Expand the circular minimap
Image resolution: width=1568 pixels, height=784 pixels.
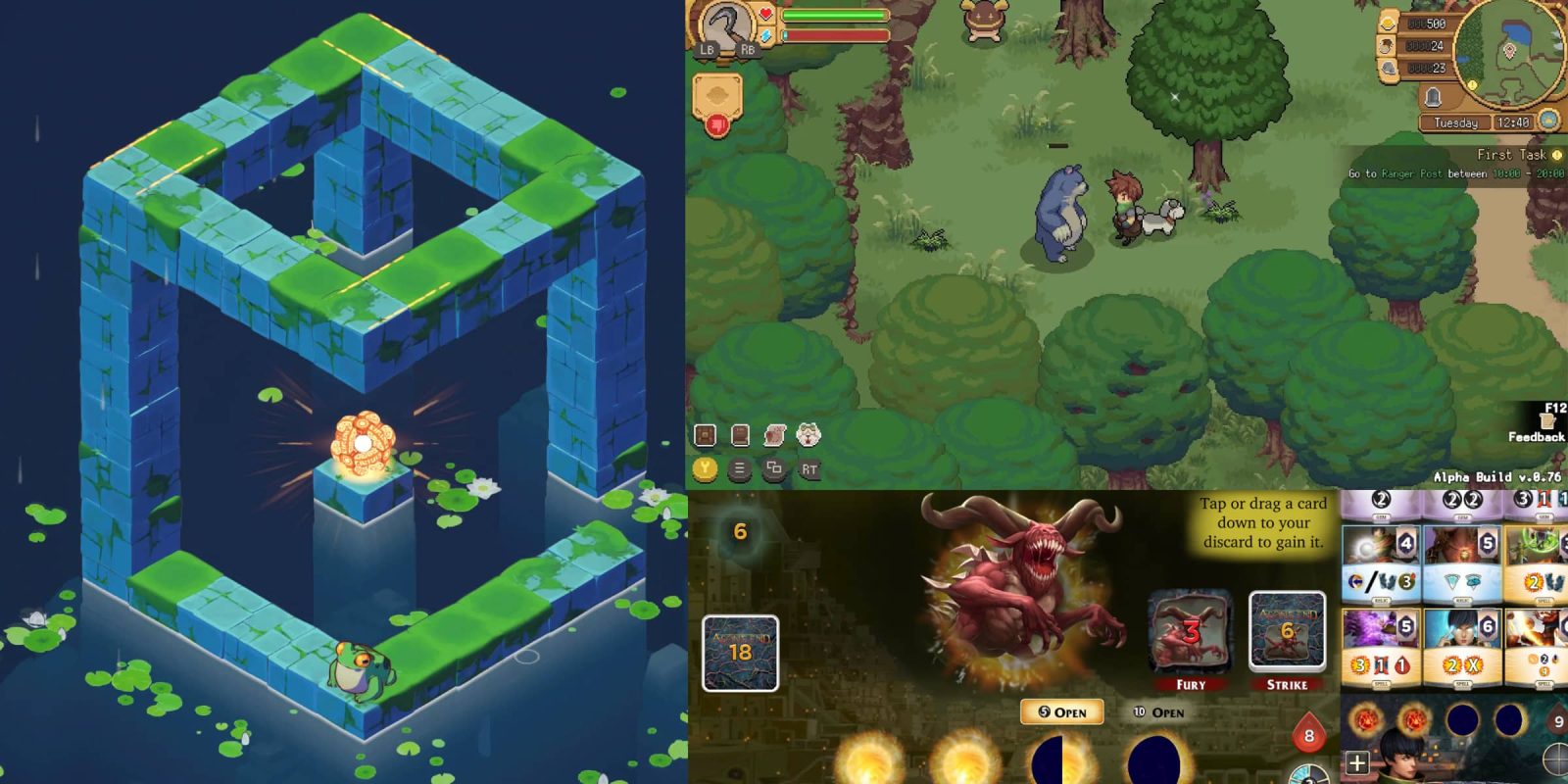pos(1507,53)
